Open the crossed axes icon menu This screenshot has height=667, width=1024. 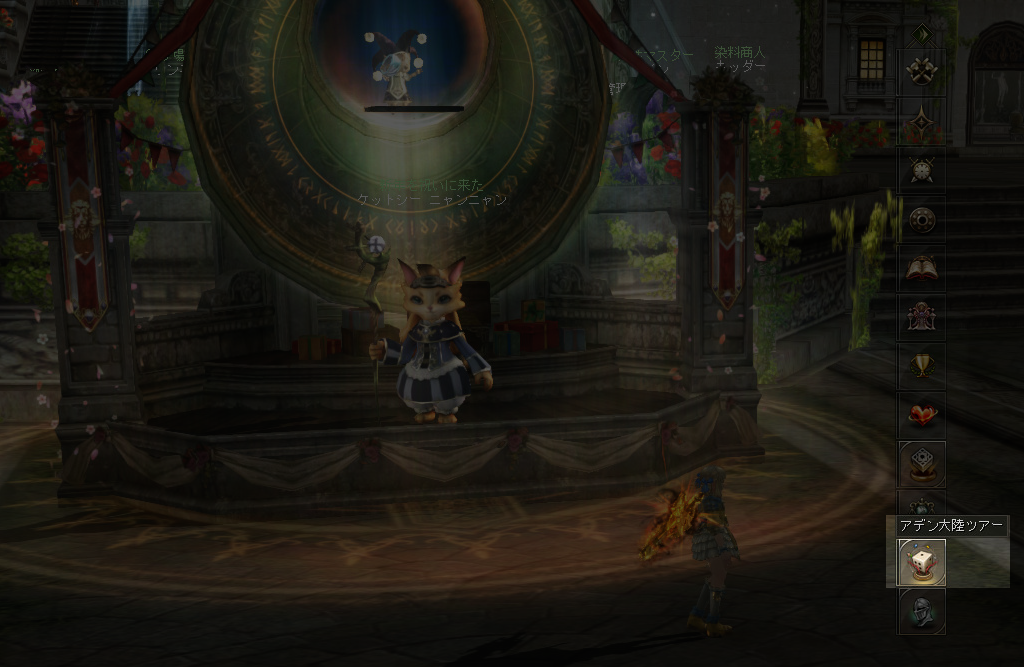921,71
